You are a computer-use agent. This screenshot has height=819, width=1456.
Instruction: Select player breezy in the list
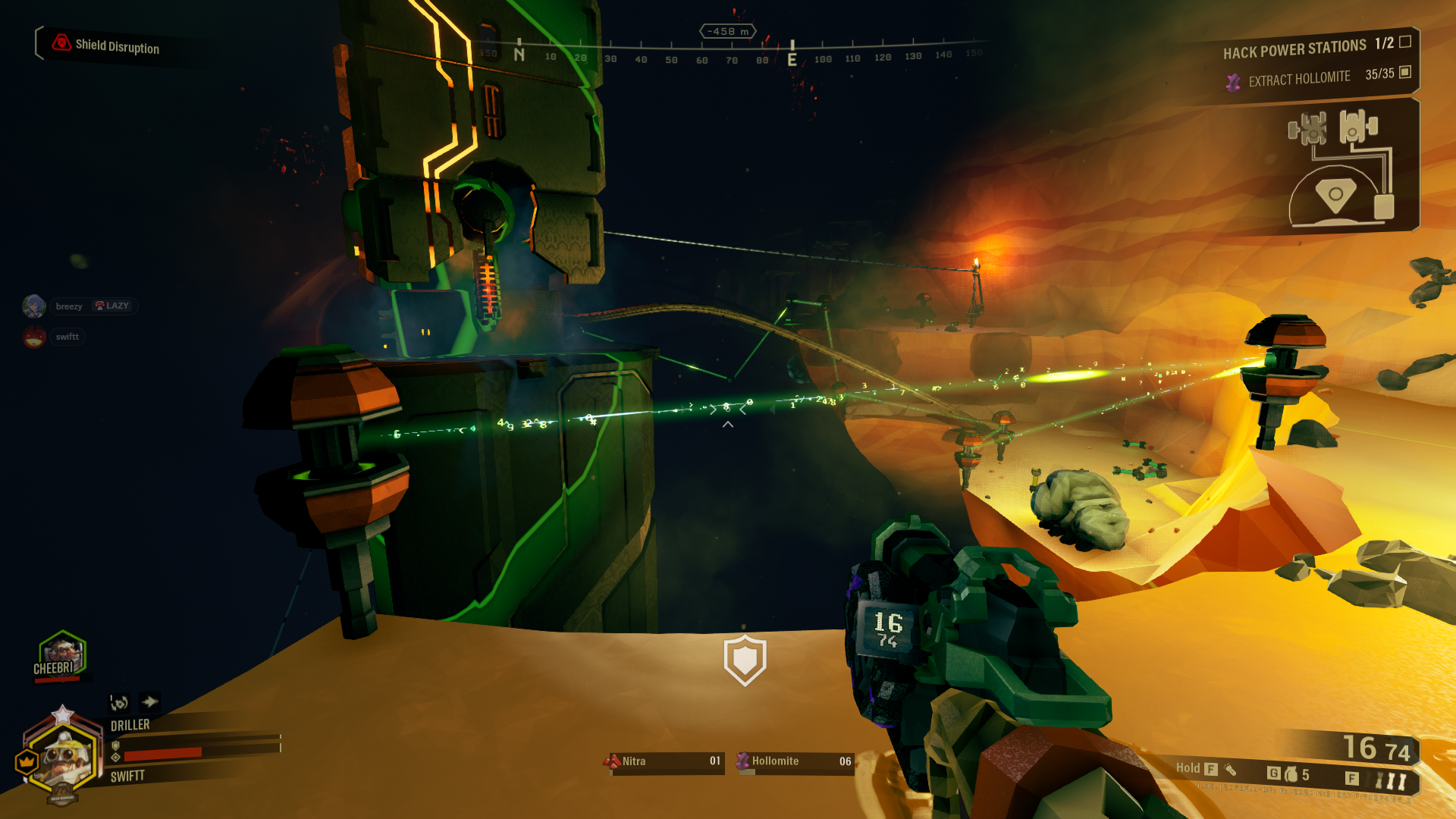(68, 306)
